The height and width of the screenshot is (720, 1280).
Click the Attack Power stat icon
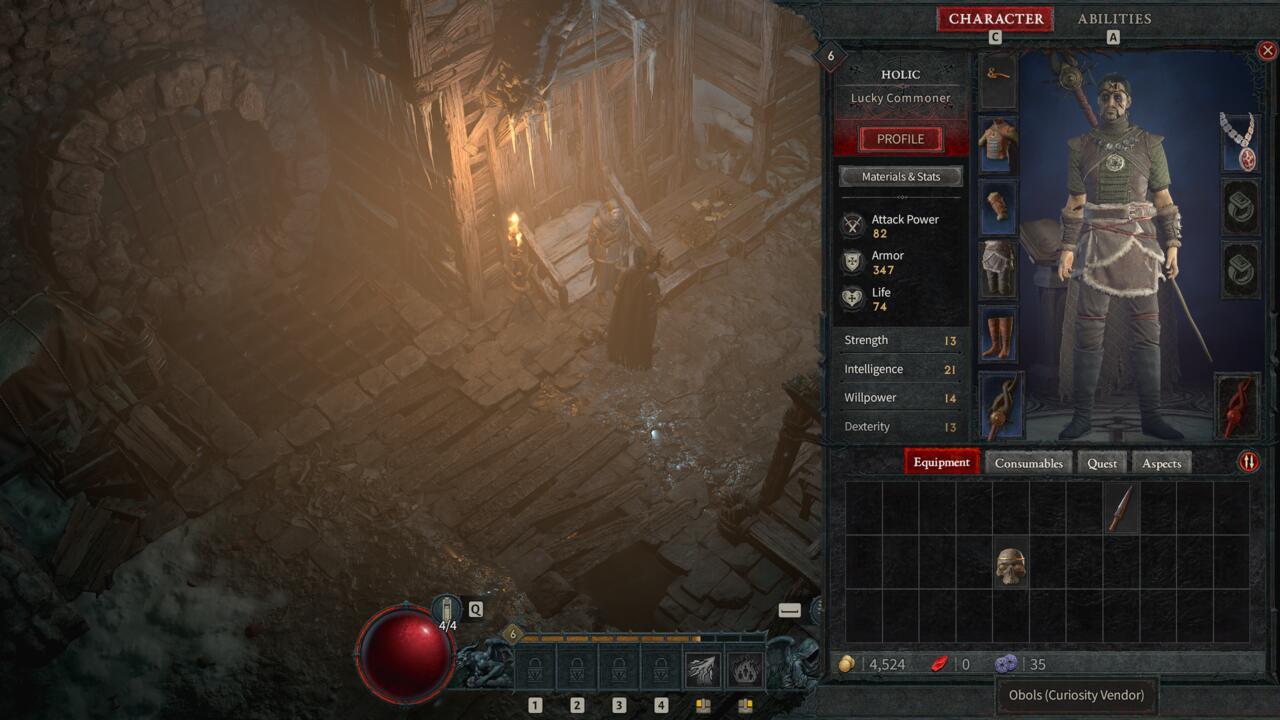tap(852, 224)
